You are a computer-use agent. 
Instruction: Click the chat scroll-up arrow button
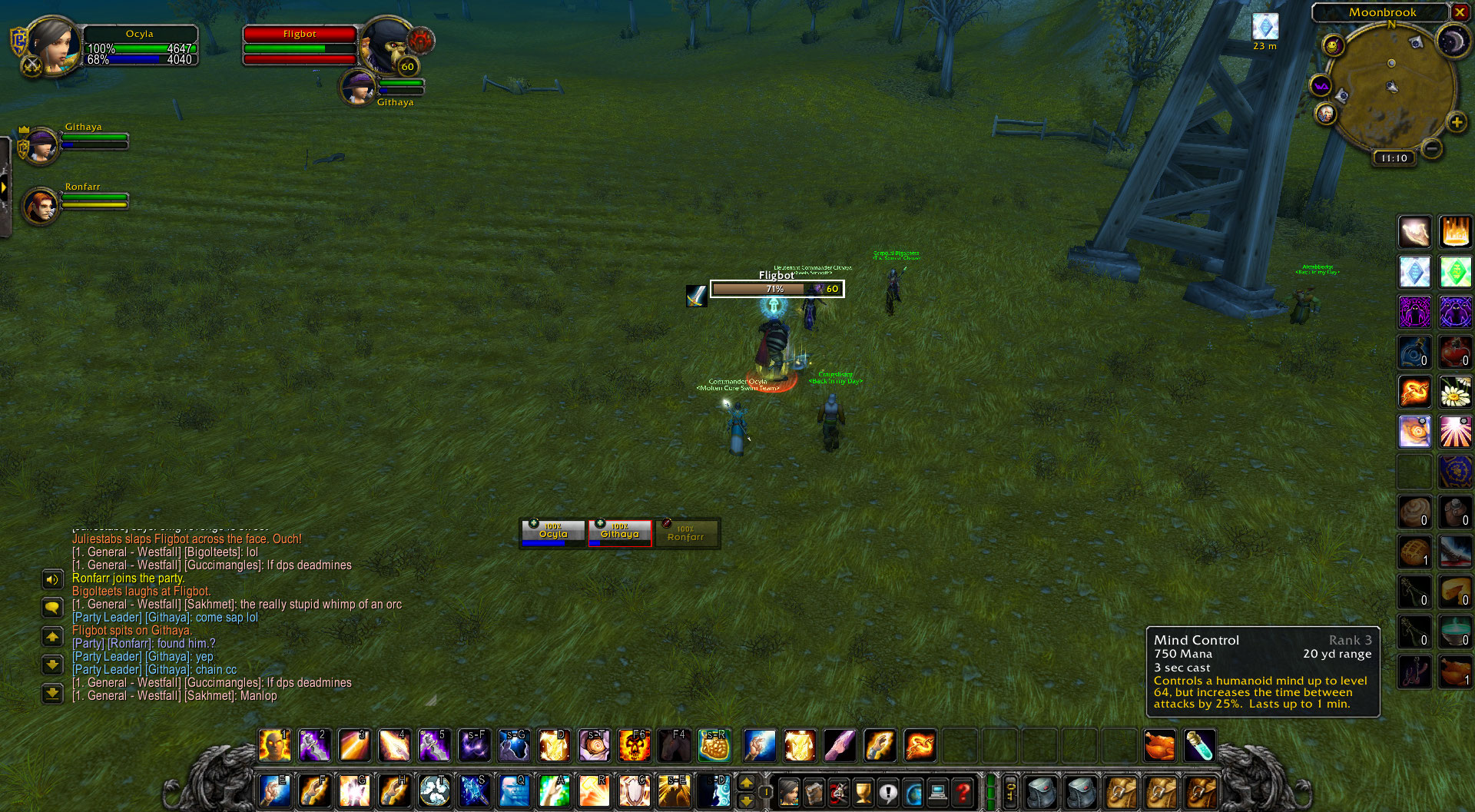(52, 637)
